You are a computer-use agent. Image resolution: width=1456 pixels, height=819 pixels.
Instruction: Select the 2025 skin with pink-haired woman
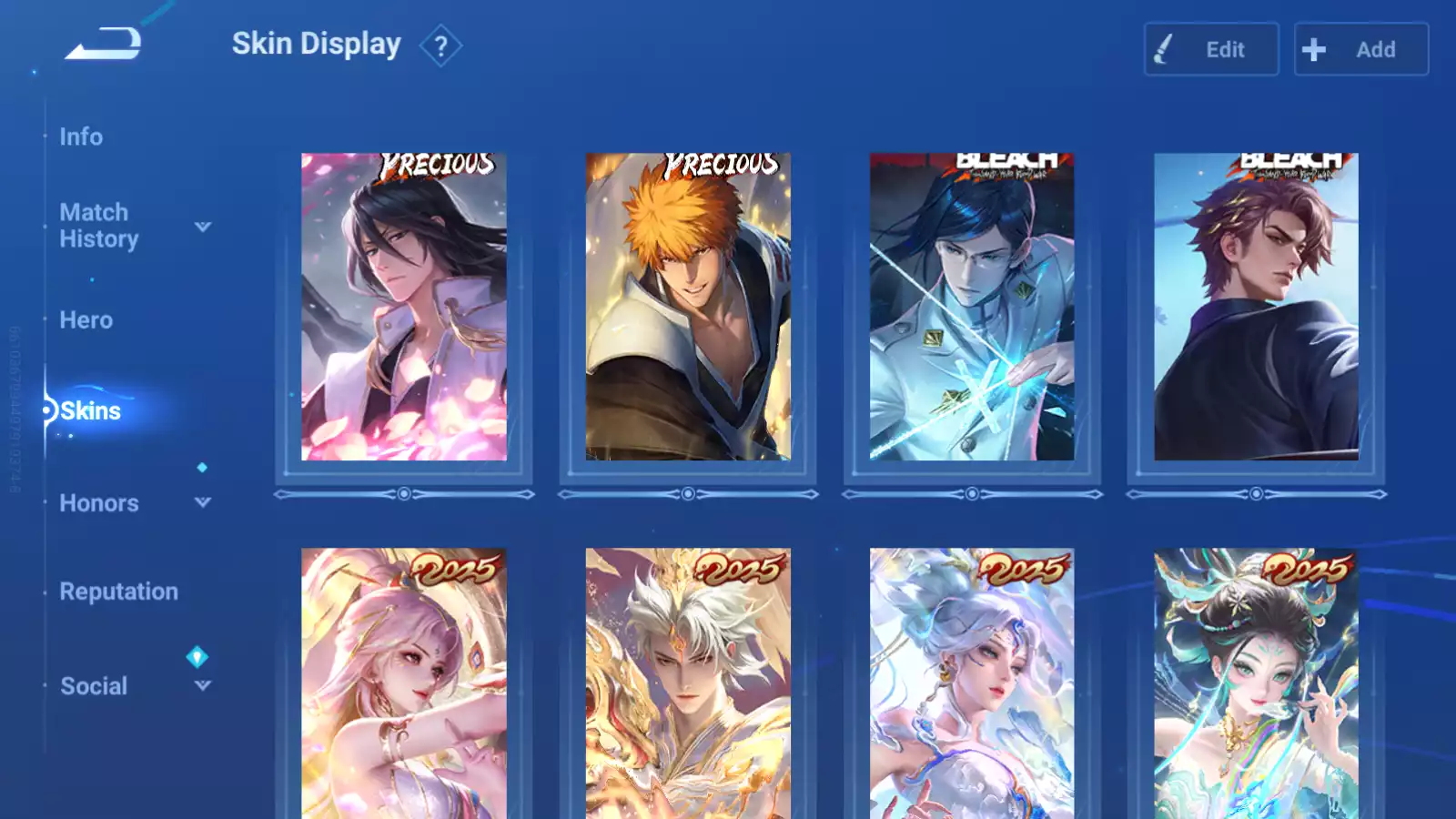(x=404, y=682)
